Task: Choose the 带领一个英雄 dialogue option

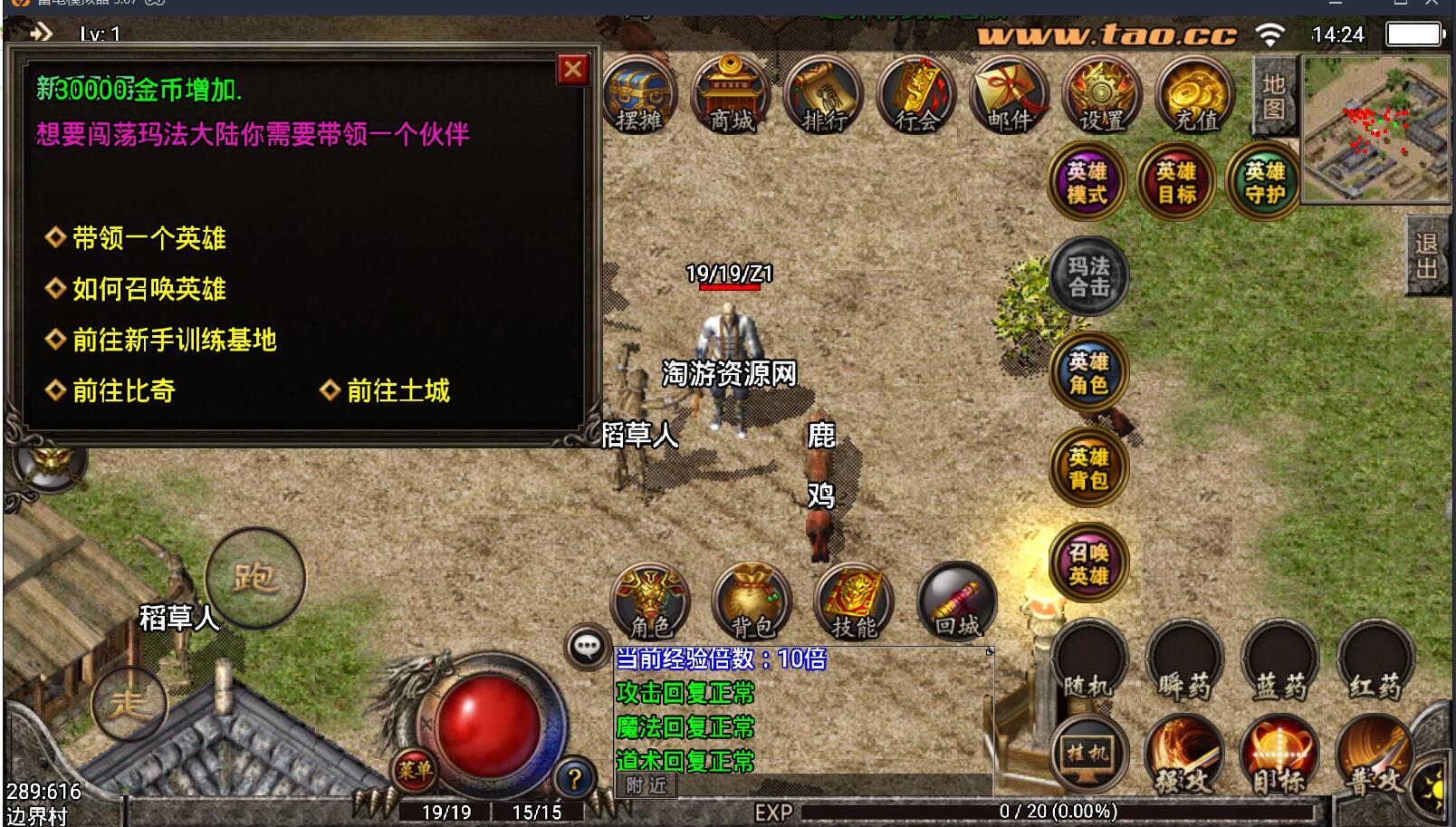Action: click(x=148, y=238)
